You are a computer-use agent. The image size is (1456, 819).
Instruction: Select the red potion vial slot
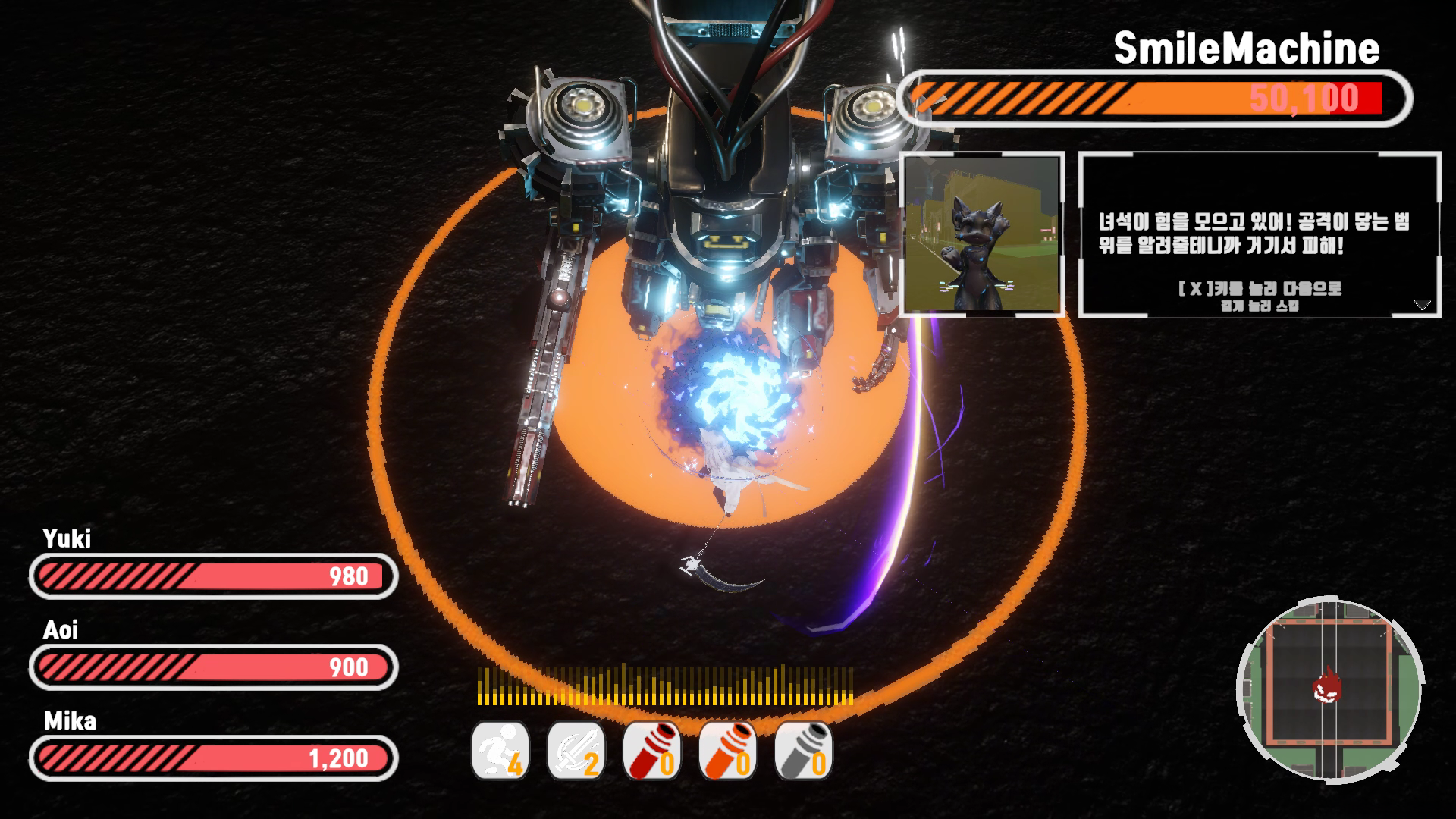click(652, 751)
